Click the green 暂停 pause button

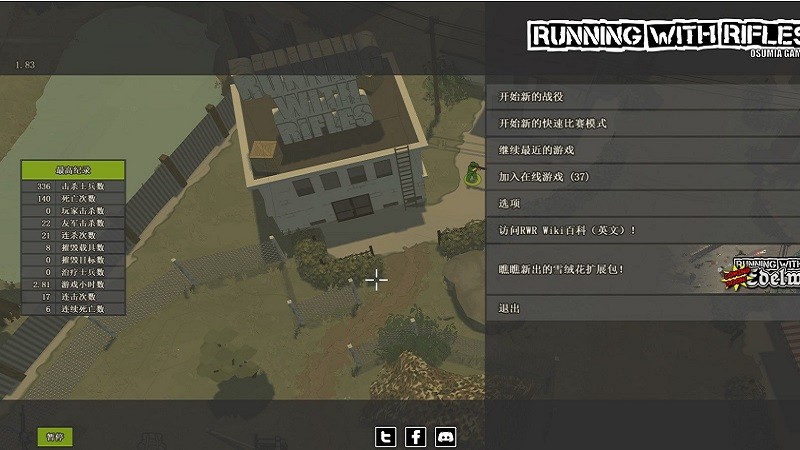click(55, 437)
